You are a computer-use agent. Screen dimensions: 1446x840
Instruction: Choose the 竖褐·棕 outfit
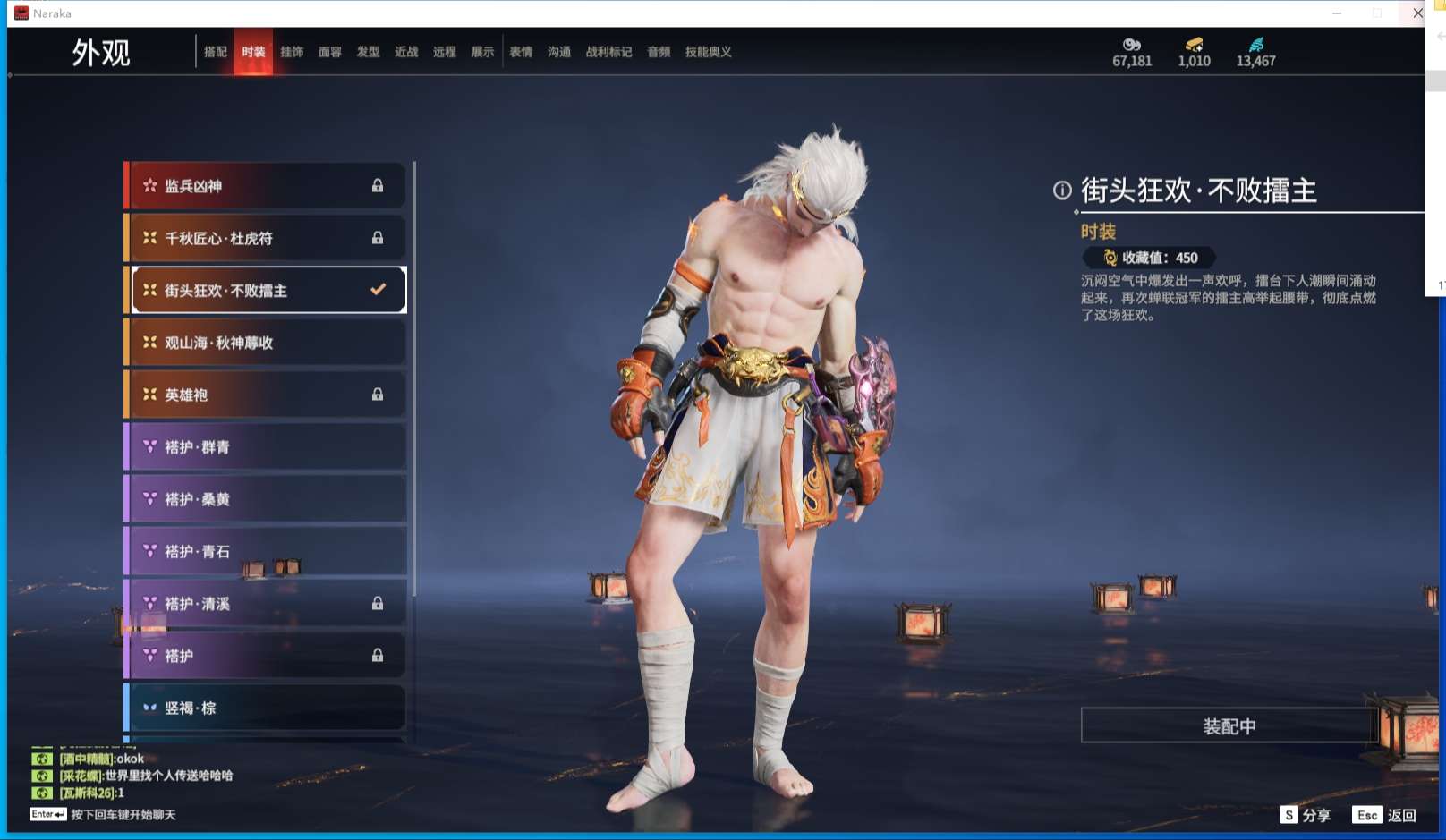pos(266,708)
